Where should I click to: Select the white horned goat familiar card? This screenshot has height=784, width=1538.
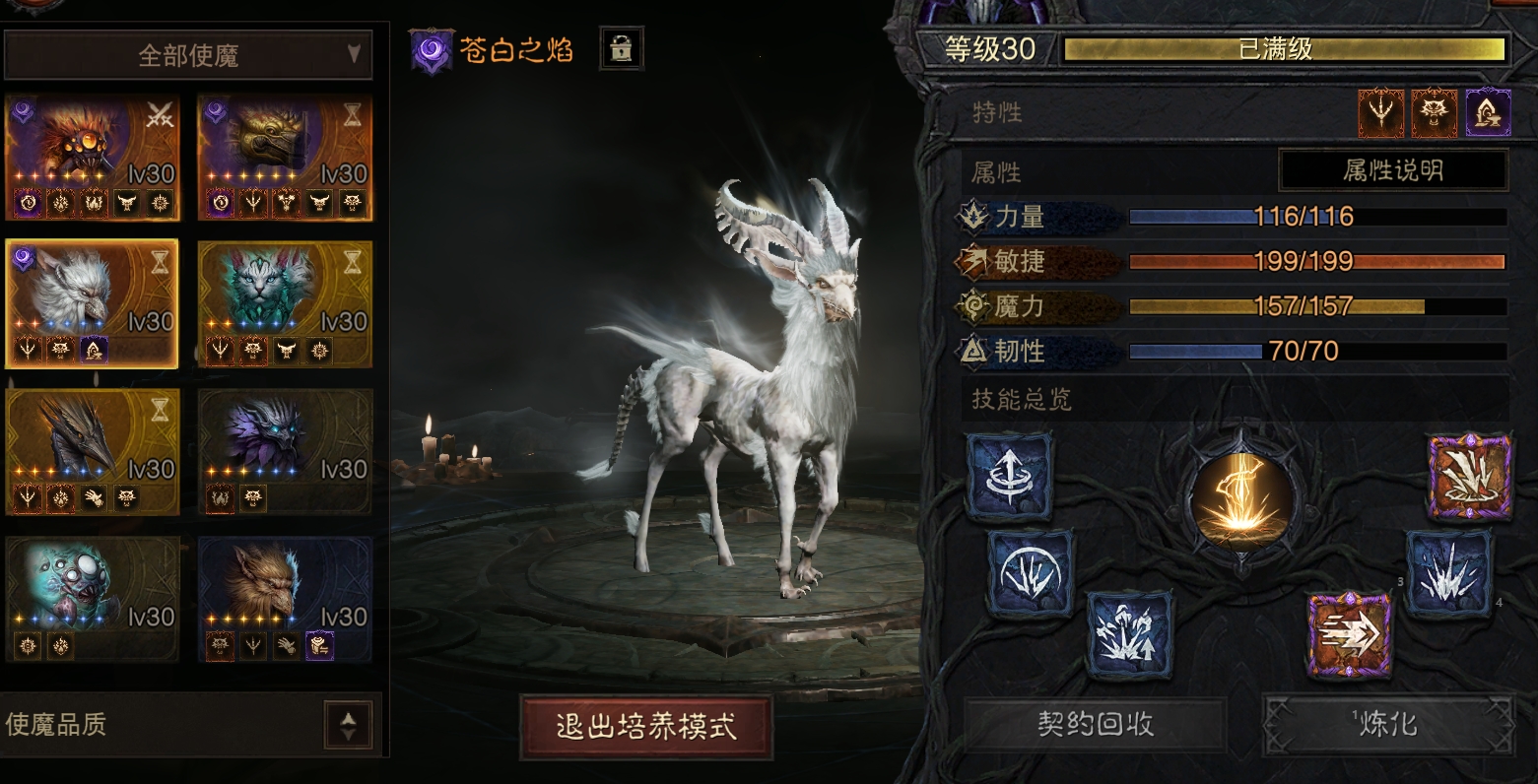(92, 303)
